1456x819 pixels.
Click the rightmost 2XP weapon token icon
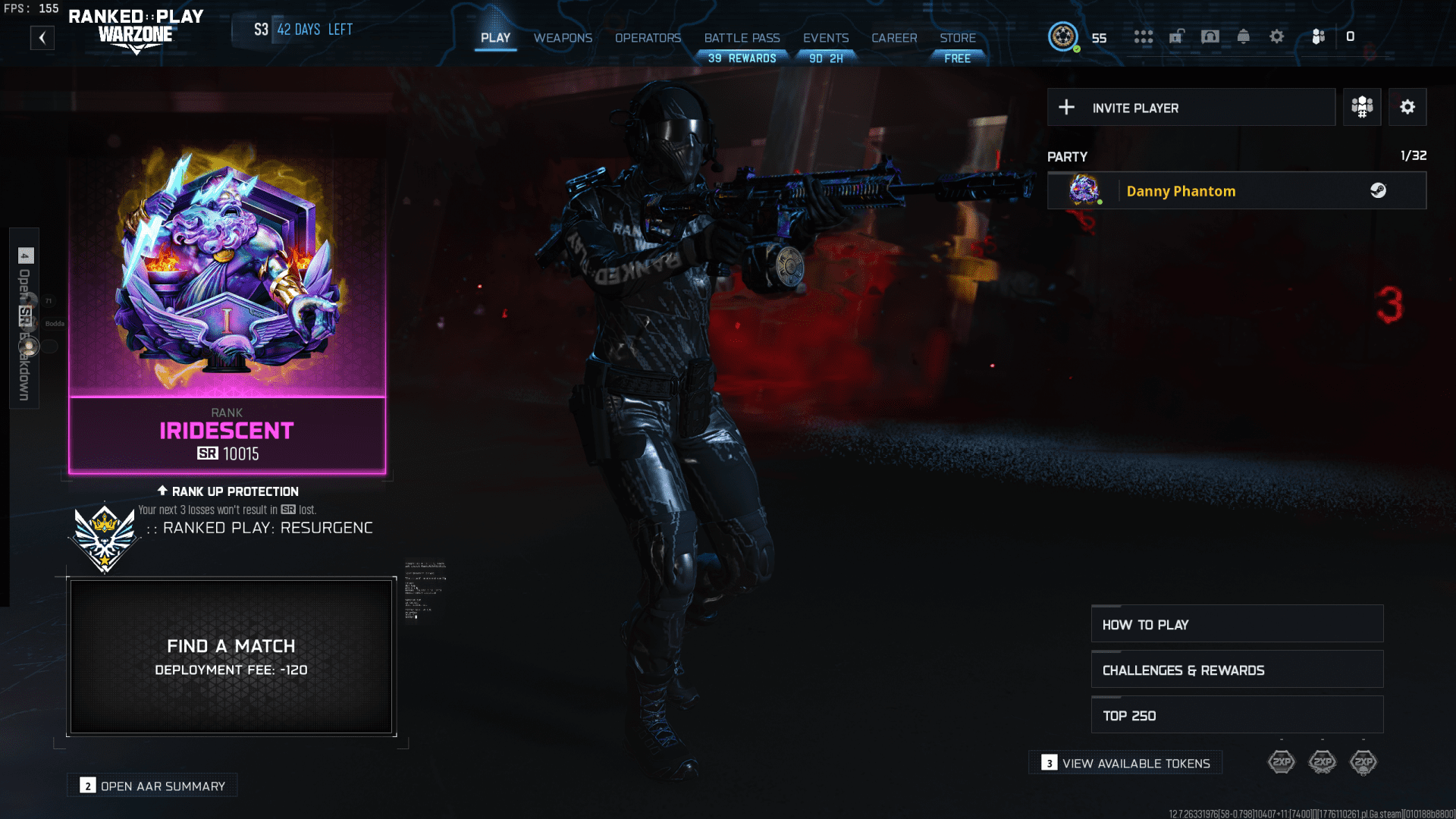pyautogui.click(x=1364, y=762)
